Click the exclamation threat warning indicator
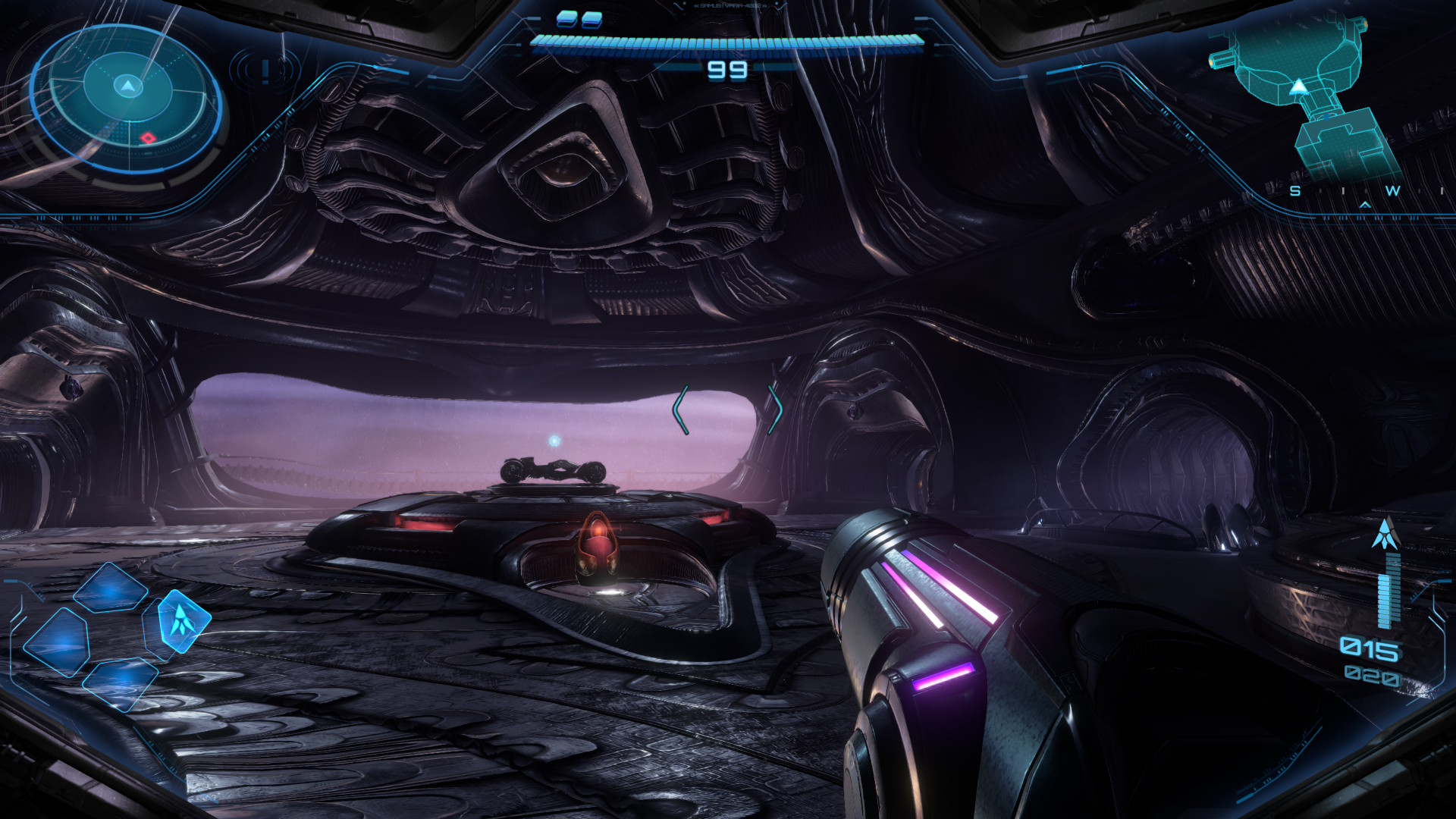This screenshot has width=1456, height=819. (265, 71)
